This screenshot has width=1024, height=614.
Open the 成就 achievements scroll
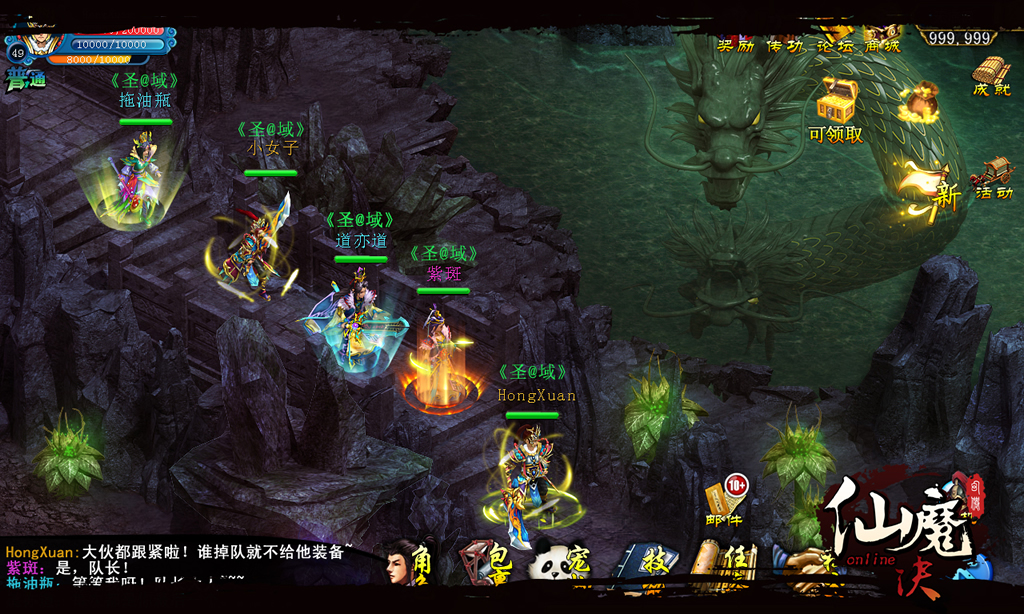[991, 76]
